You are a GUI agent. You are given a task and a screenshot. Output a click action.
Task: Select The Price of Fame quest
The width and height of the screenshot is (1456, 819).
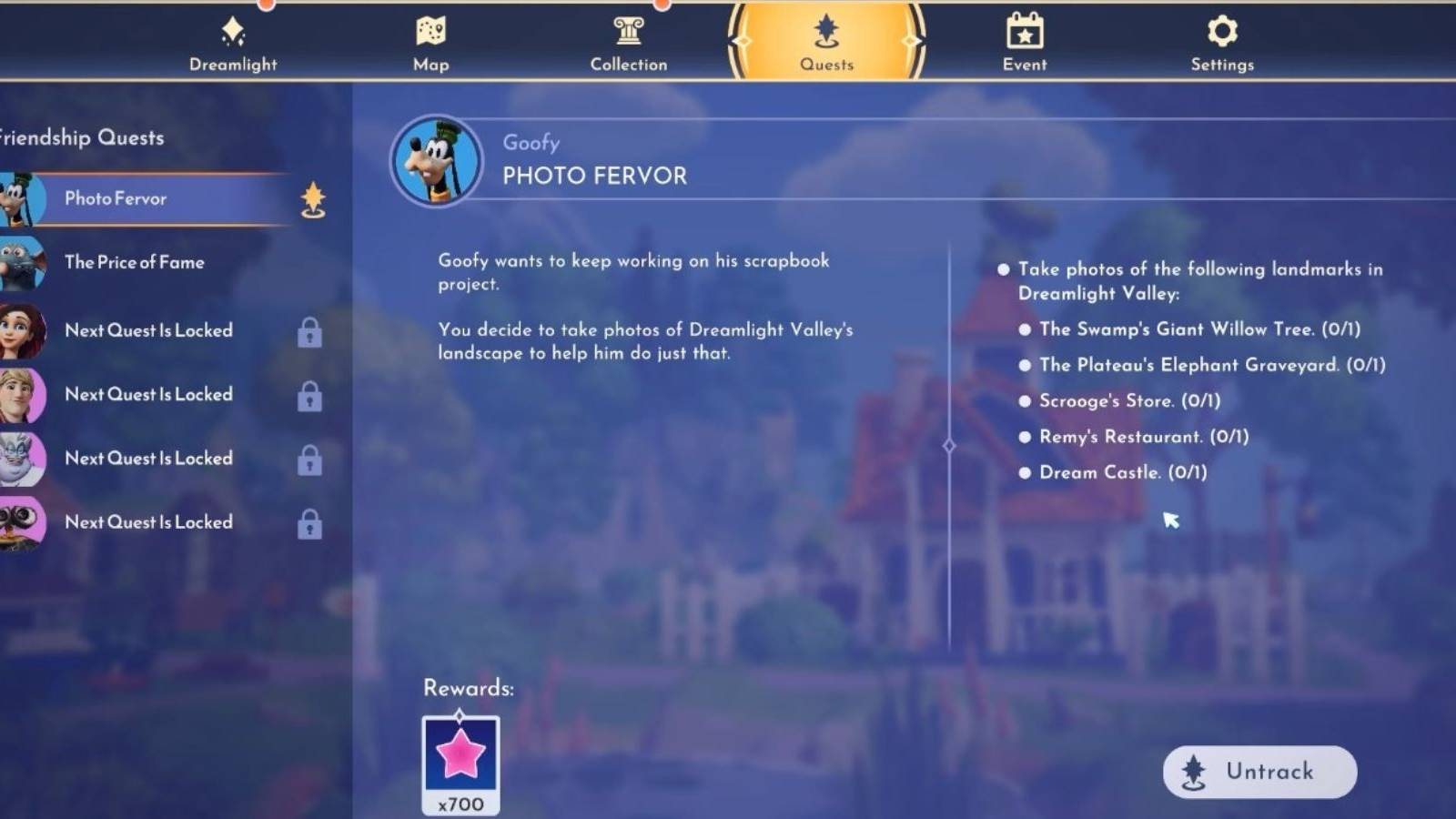tap(134, 263)
